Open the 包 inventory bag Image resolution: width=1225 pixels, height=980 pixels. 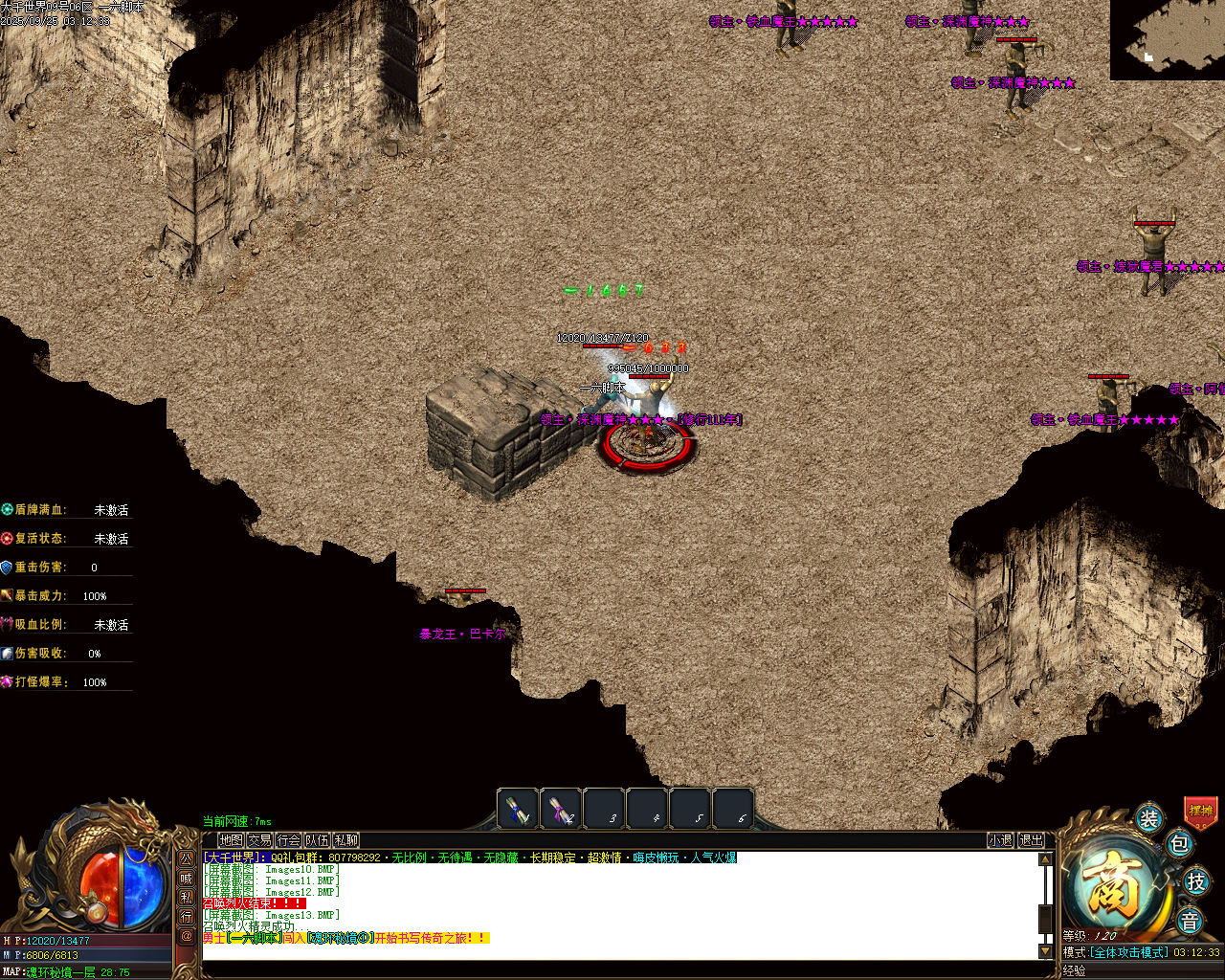click(1180, 845)
